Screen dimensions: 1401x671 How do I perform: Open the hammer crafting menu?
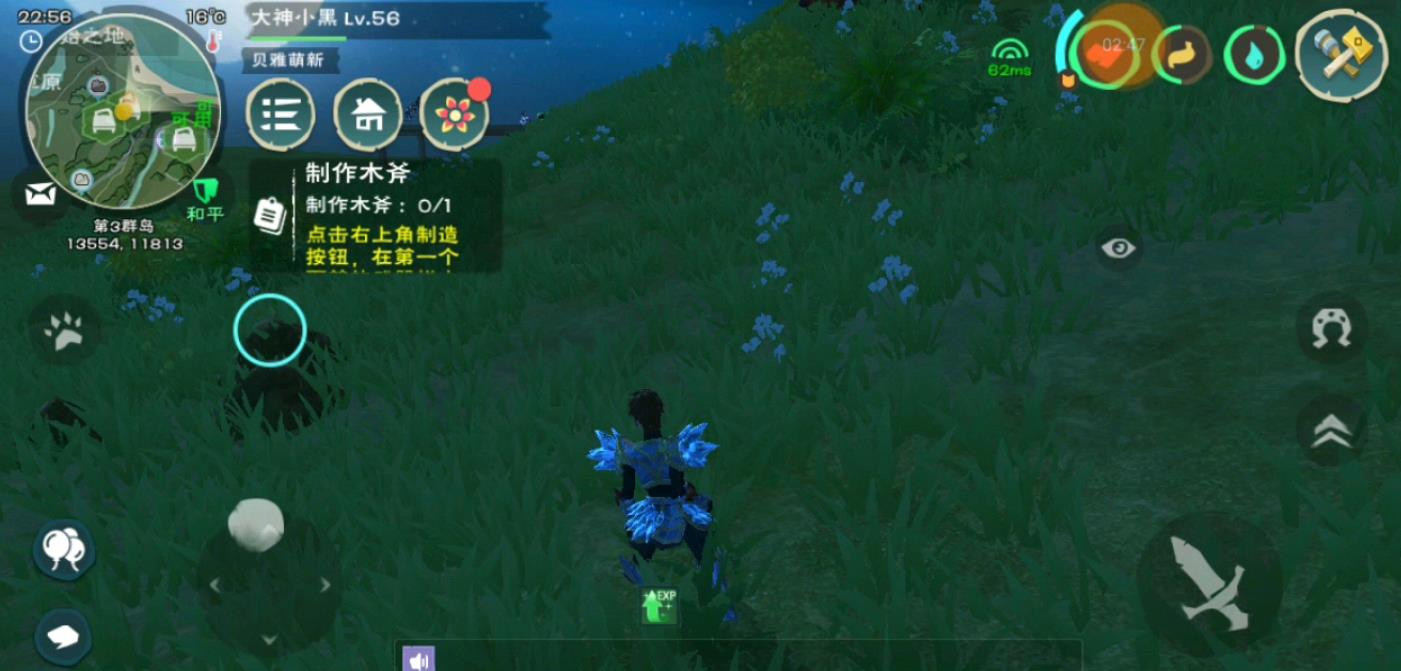tap(1342, 54)
